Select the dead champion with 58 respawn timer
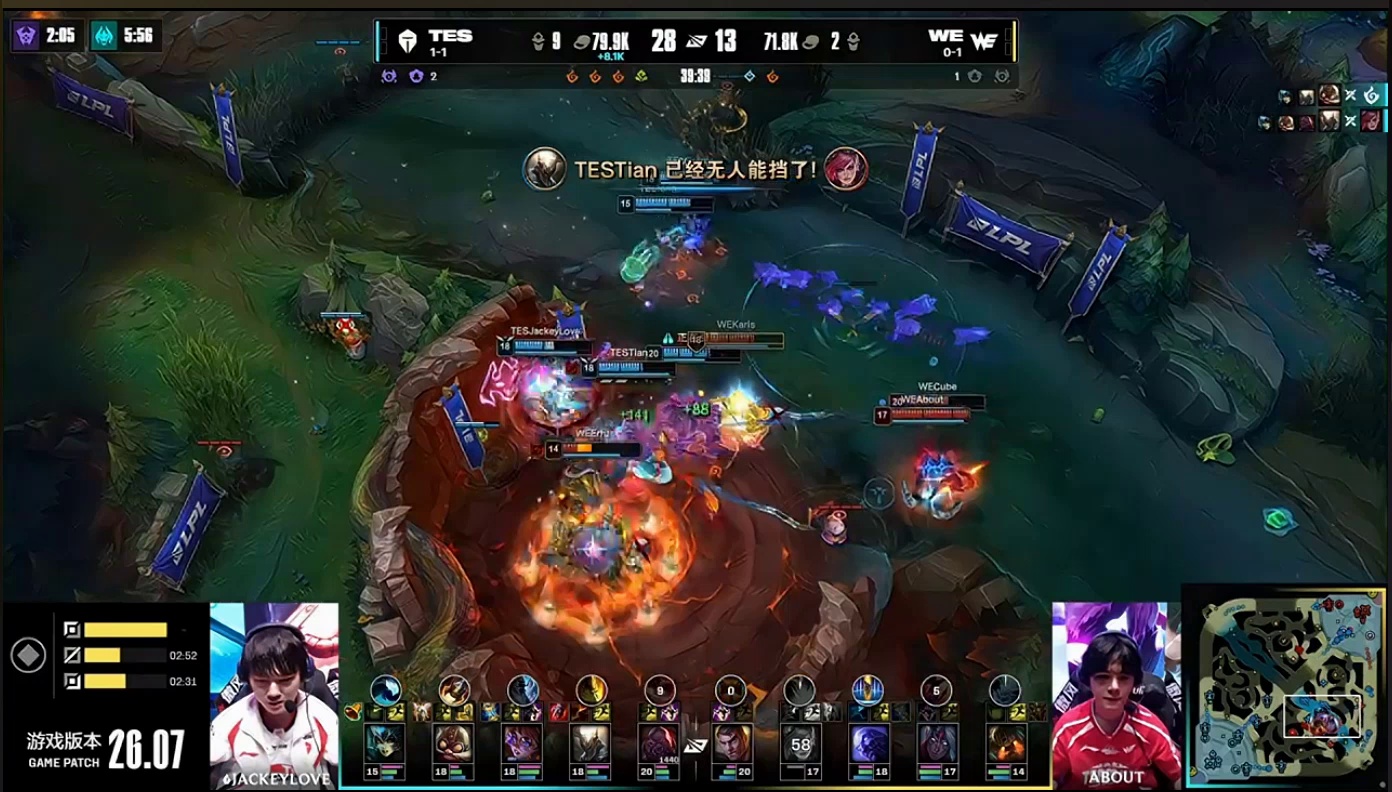Screen dimensions: 1392x792 800,743
